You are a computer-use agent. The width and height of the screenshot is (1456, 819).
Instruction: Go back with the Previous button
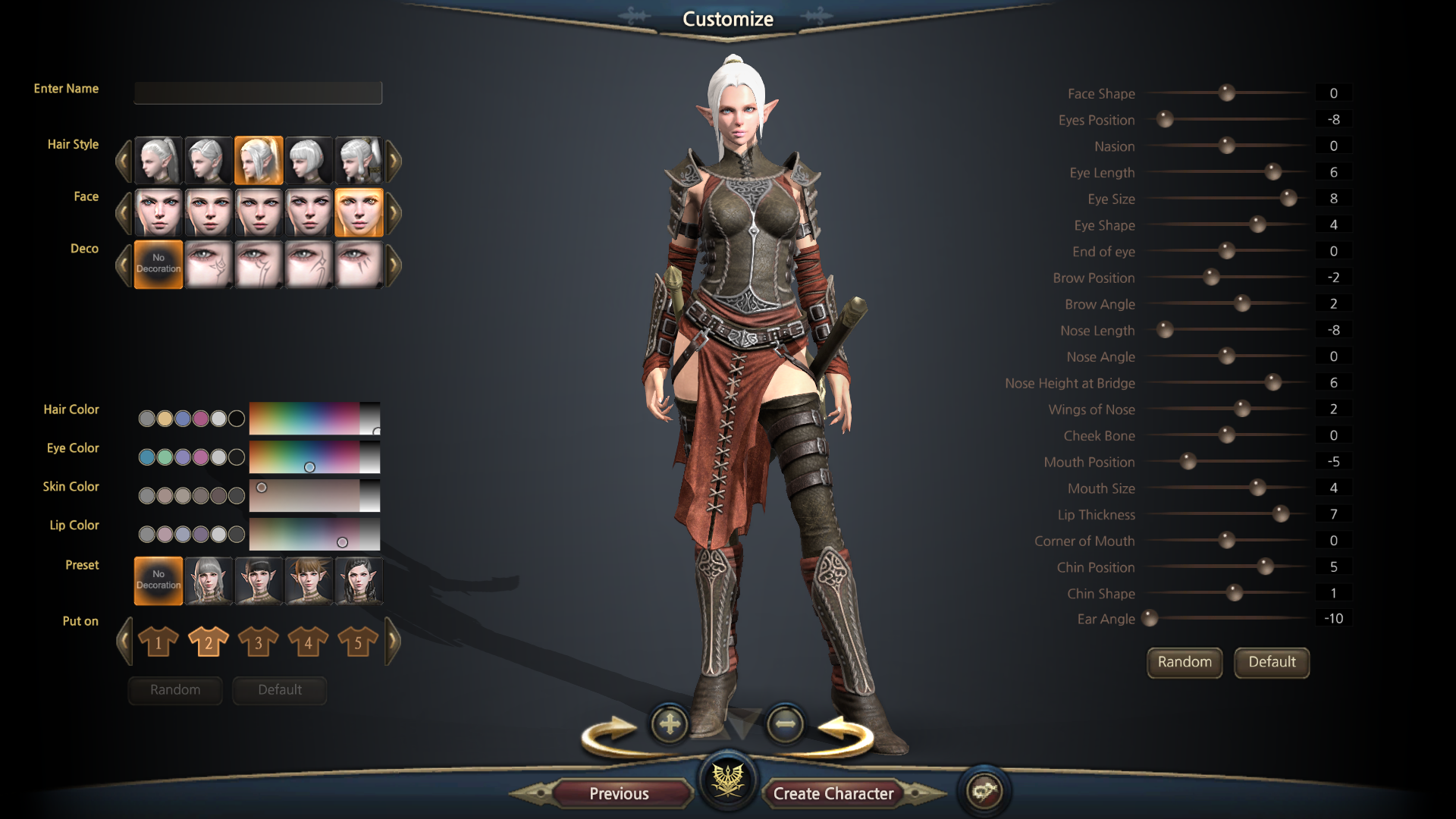coord(619,793)
